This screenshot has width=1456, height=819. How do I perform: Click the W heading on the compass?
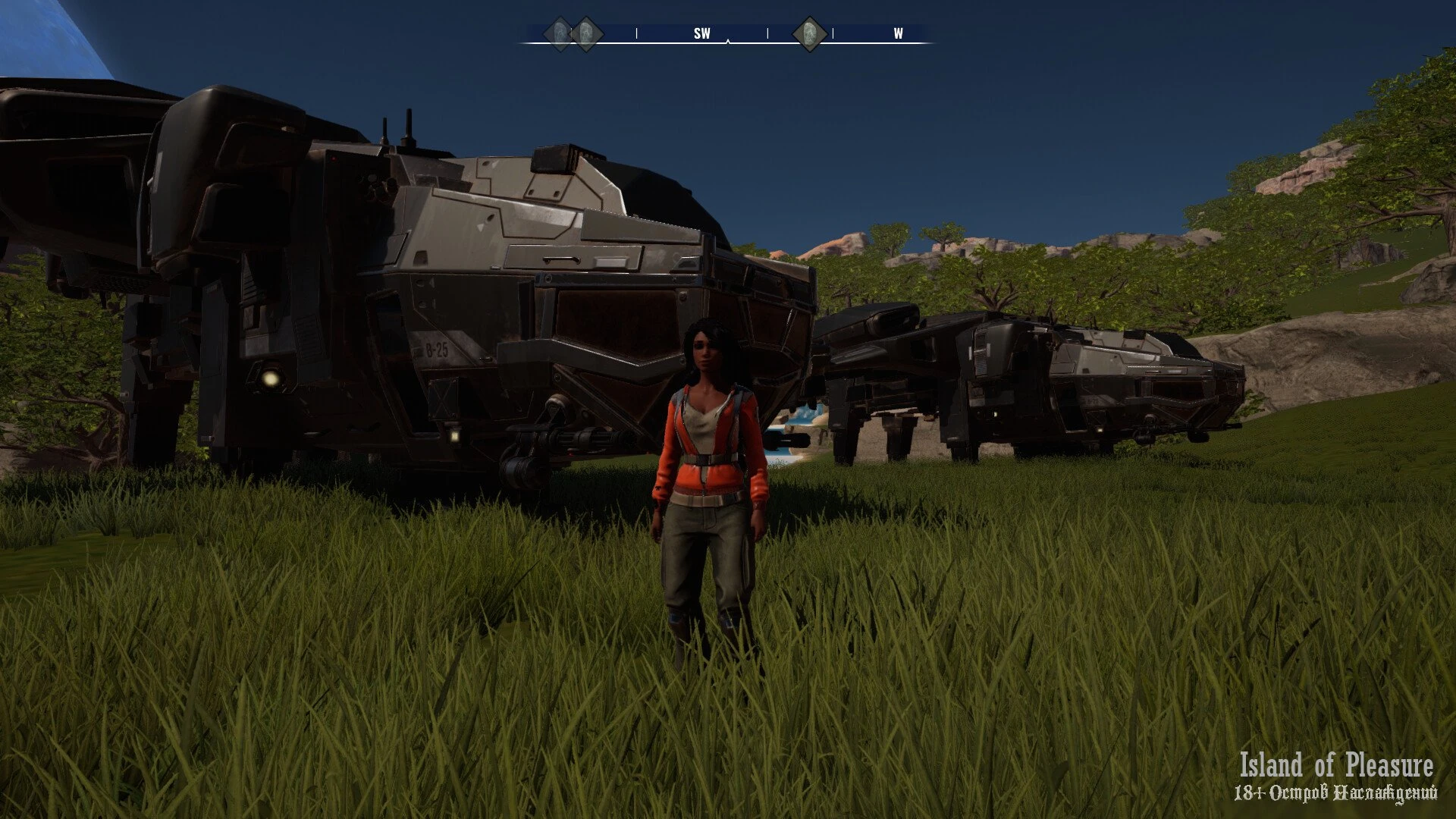(898, 34)
